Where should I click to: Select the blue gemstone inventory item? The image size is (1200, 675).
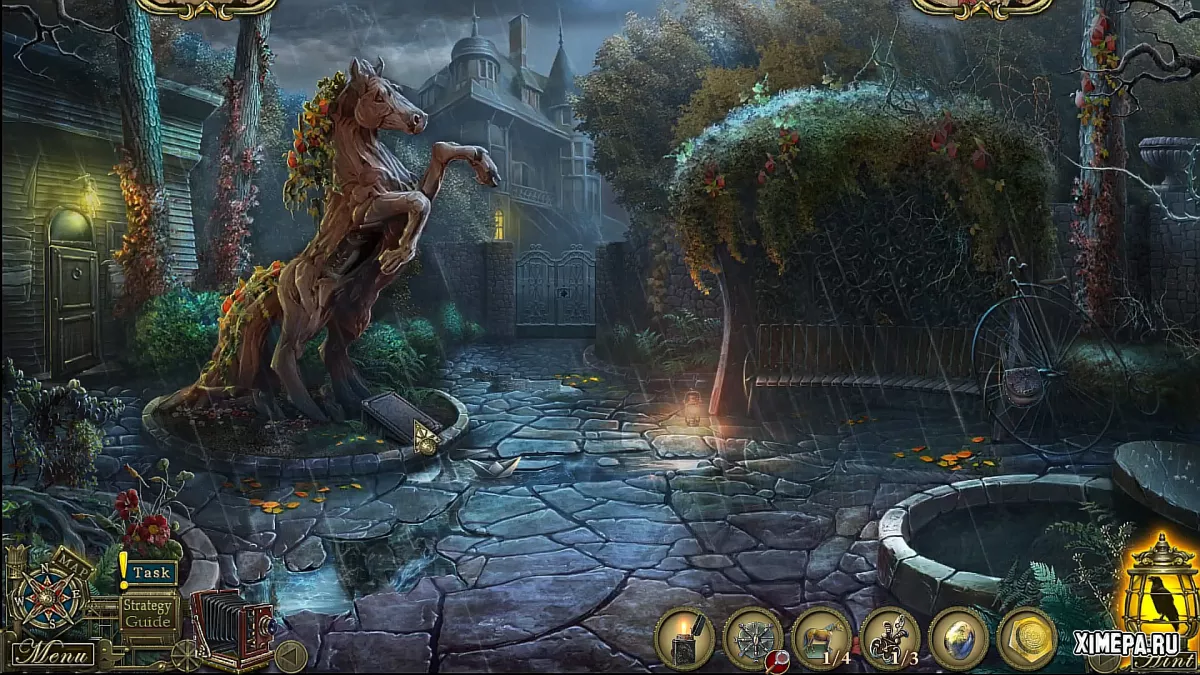(958, 638)
